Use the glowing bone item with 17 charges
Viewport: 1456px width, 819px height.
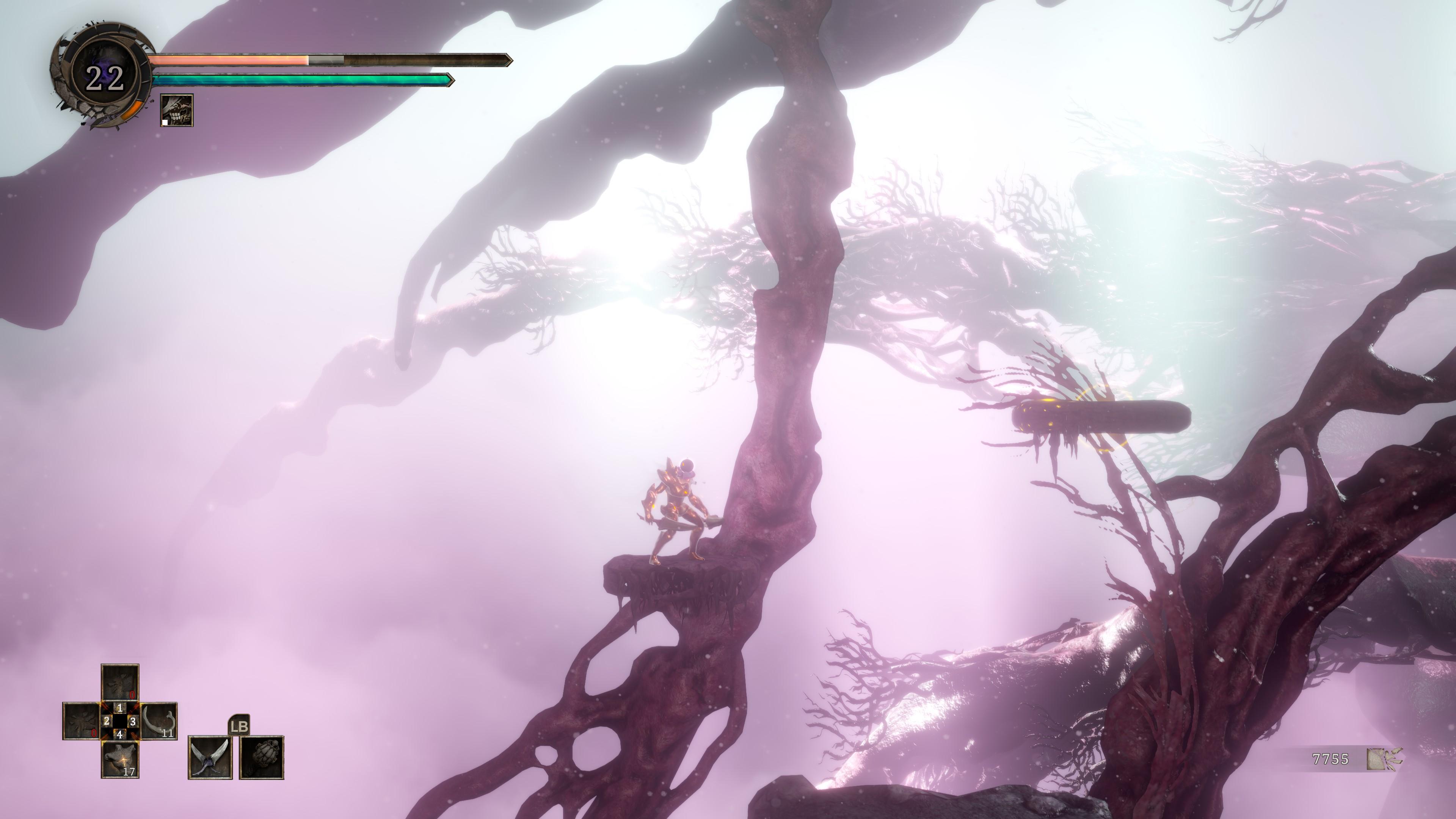[120, 759]
